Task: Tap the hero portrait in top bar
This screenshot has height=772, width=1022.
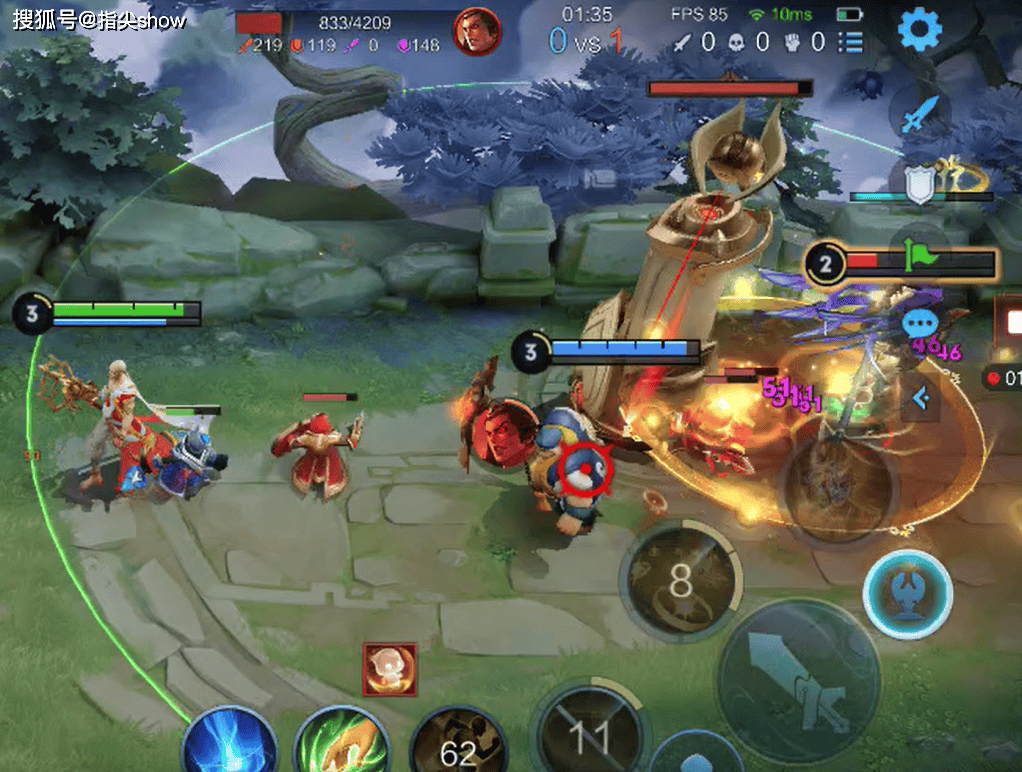Action: click(477, 32)
